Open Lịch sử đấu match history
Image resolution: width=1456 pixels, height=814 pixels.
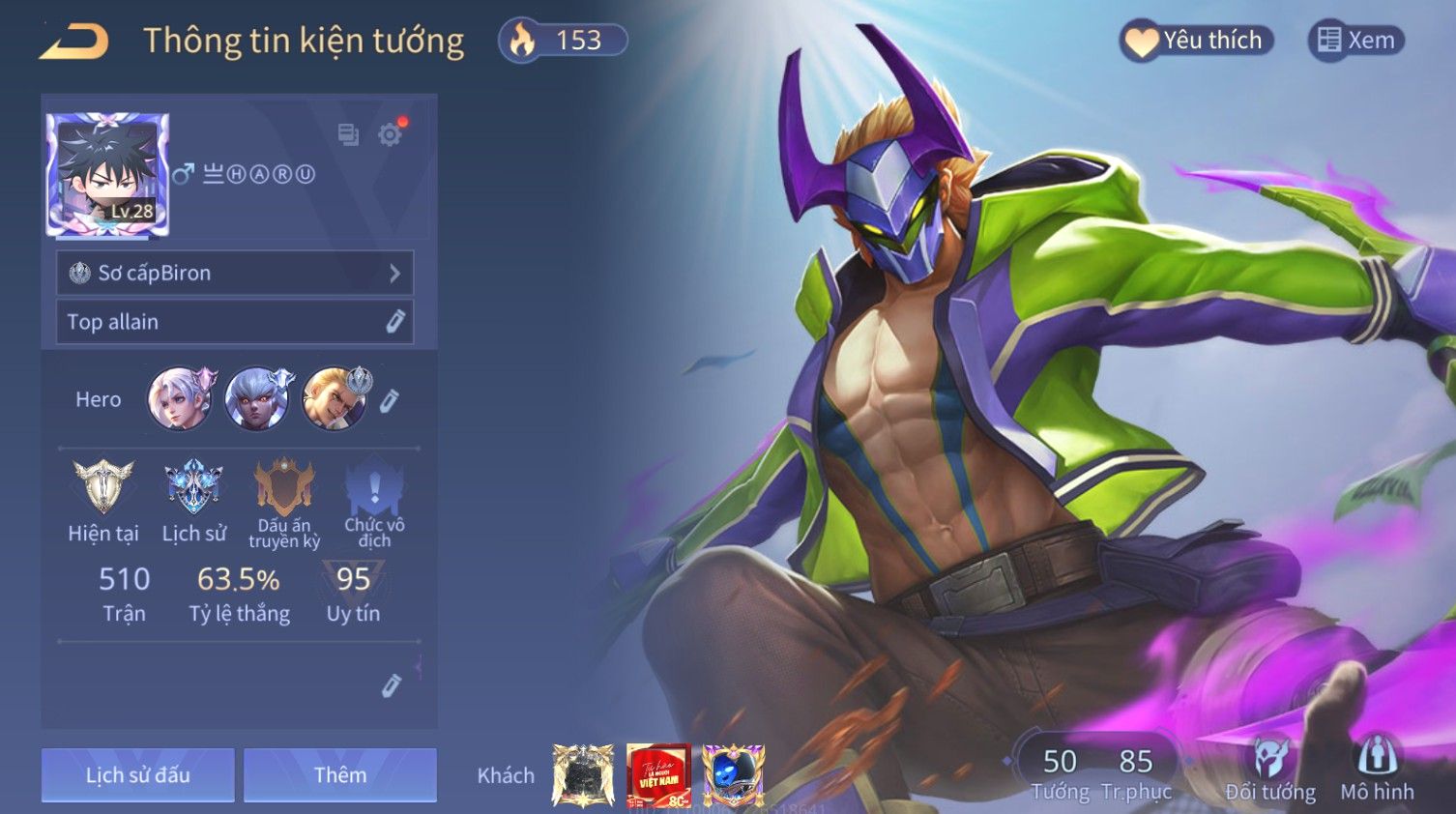(x=137, y=774)
